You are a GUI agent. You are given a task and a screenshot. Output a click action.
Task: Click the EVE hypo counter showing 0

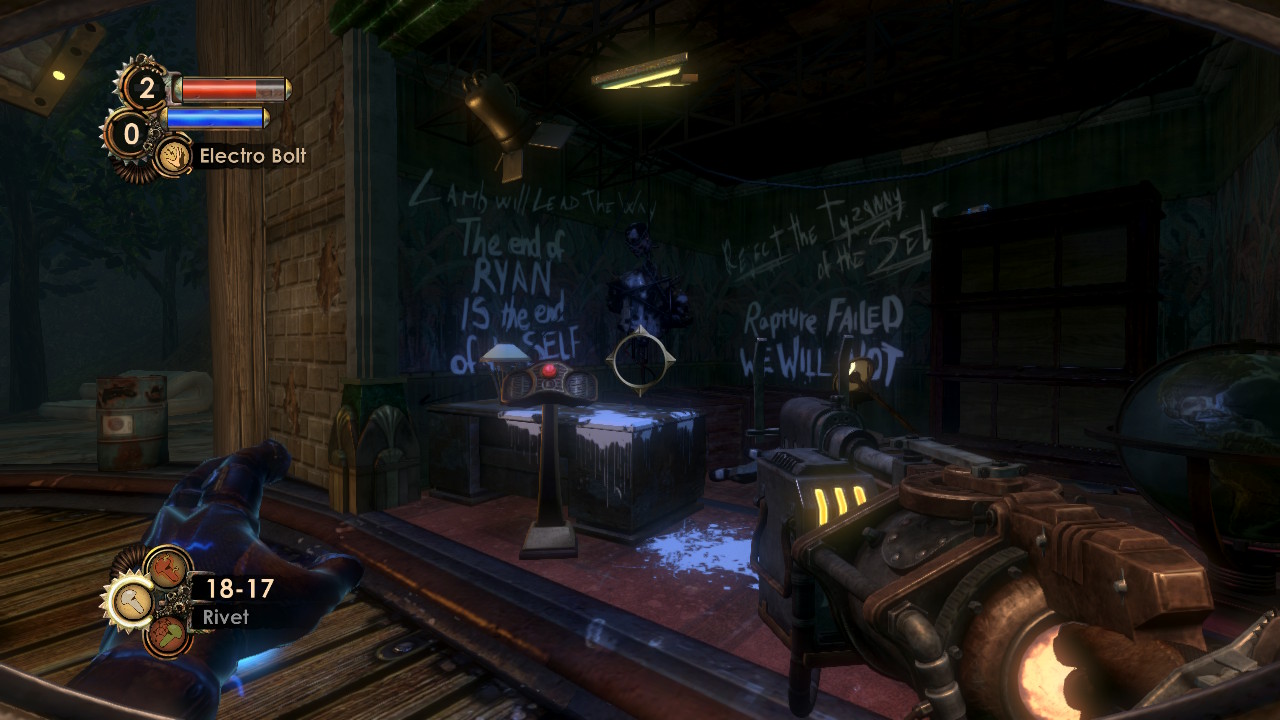coord(131,131)
